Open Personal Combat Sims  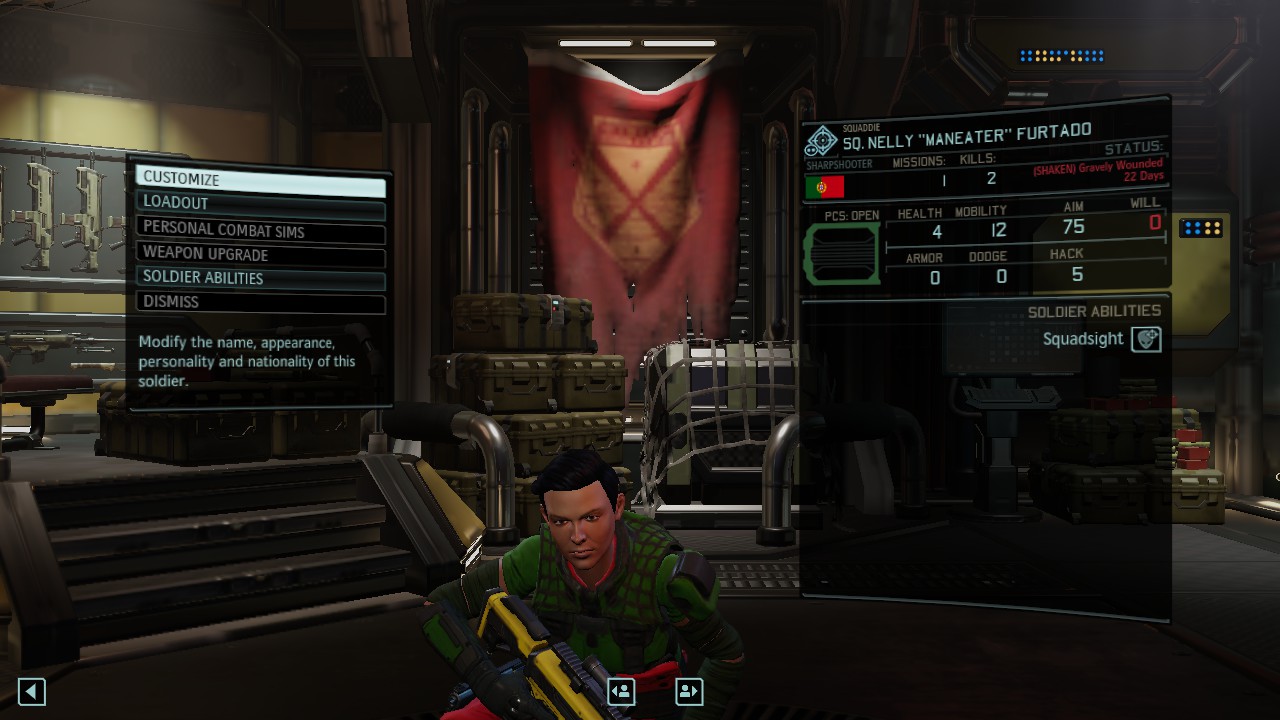tap(260, 231)
